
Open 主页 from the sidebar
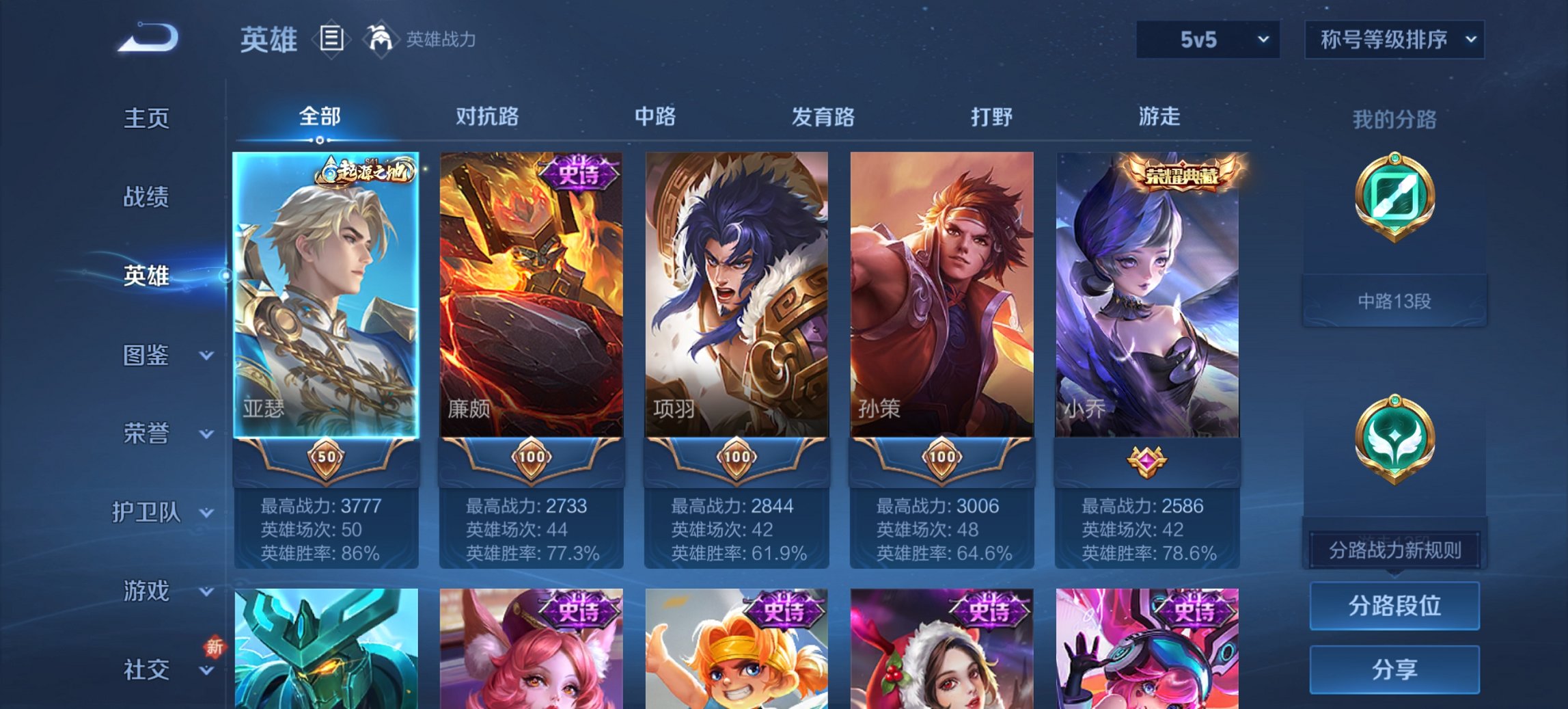[146, 118]
